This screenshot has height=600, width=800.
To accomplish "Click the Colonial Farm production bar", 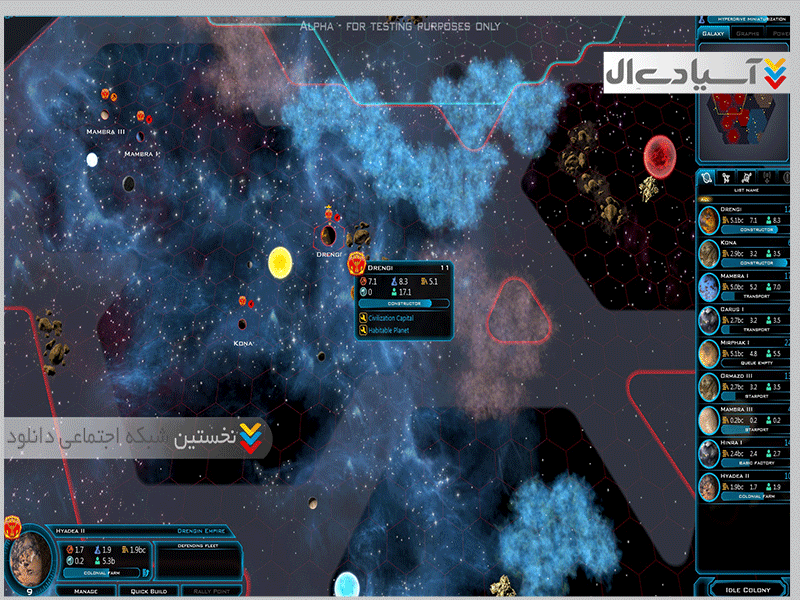I will click(x=103, y=573).
